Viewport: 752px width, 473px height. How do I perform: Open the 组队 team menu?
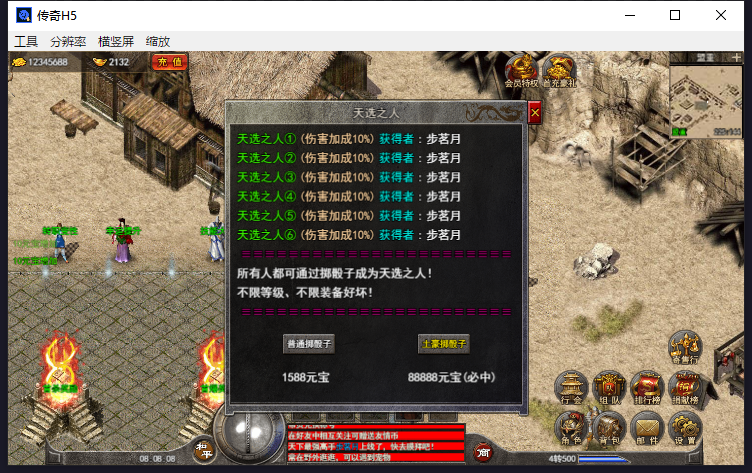click(609, 389)
